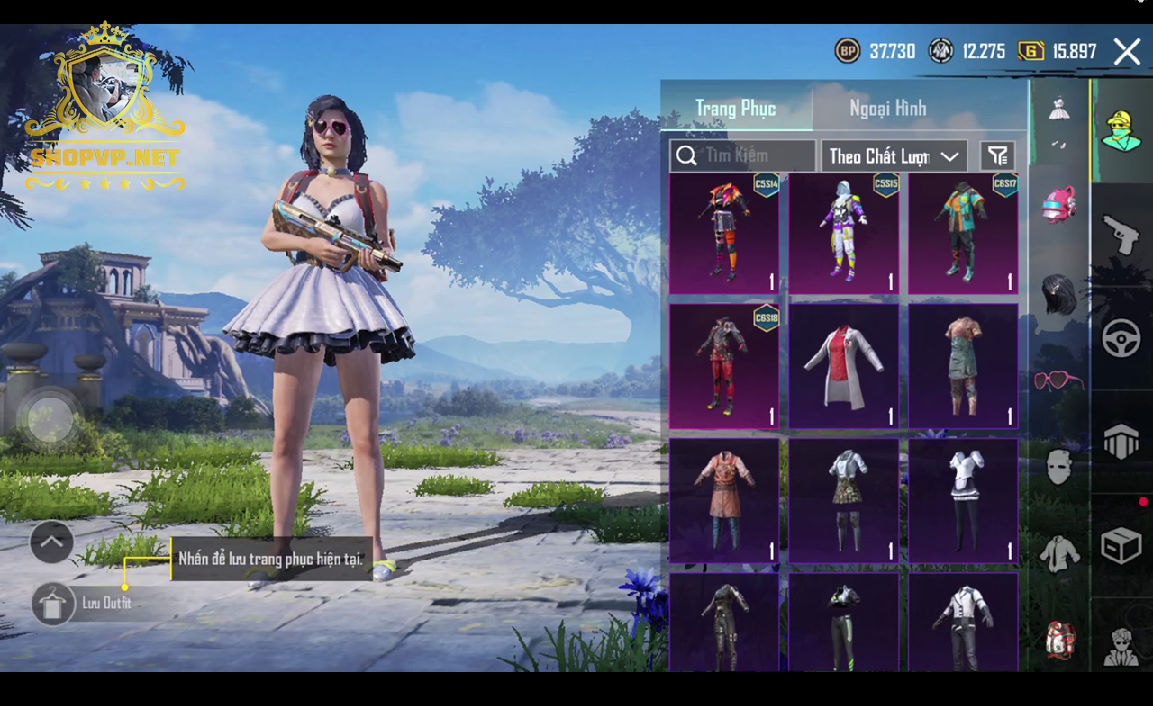Screen dimensions: 1153x706
Task: Select the C5S15 white and purple outfit
Action: pos(844,233)
